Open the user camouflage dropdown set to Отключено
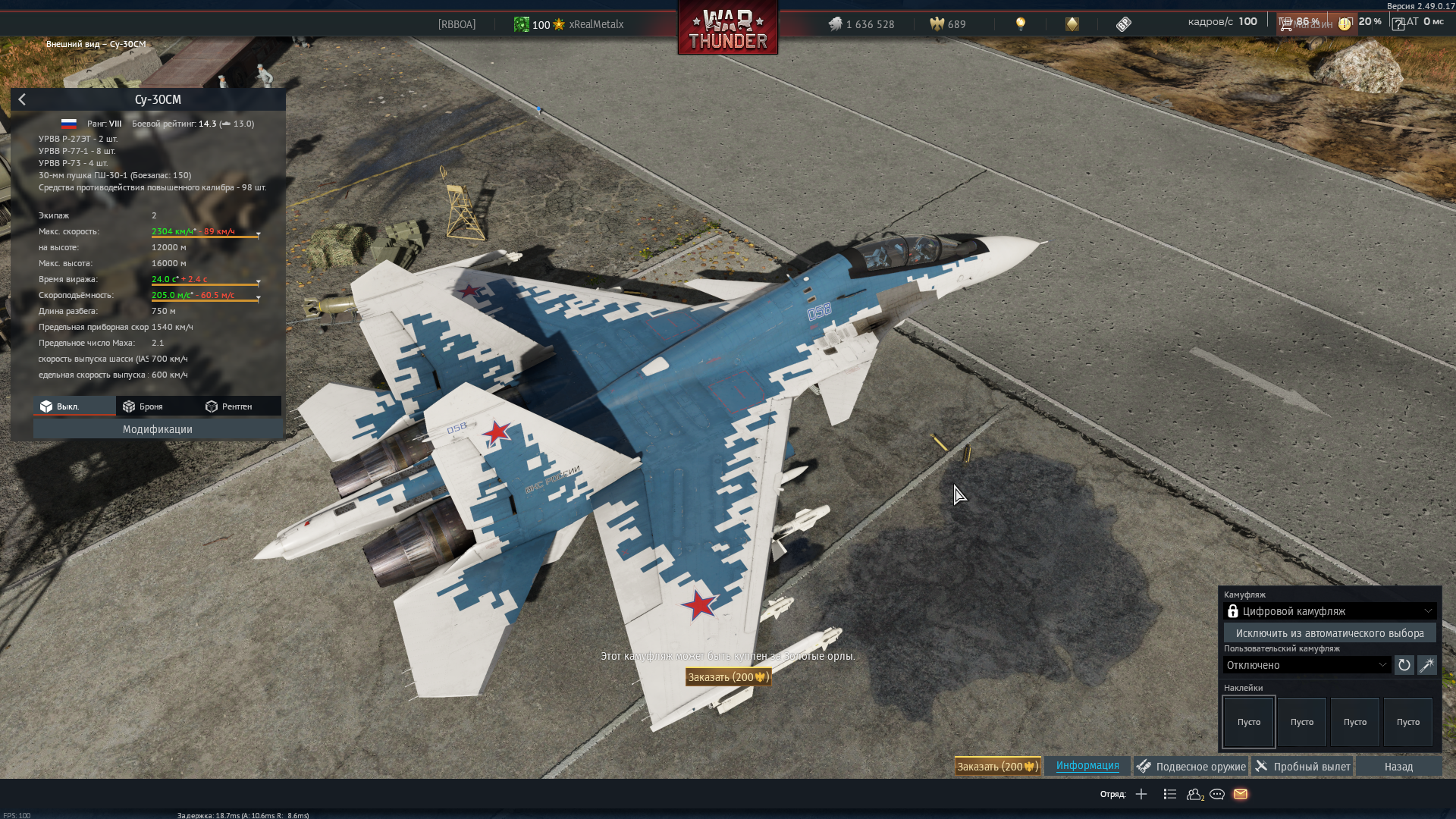This screenshot has height=819, width=1456. [1307, 665]
